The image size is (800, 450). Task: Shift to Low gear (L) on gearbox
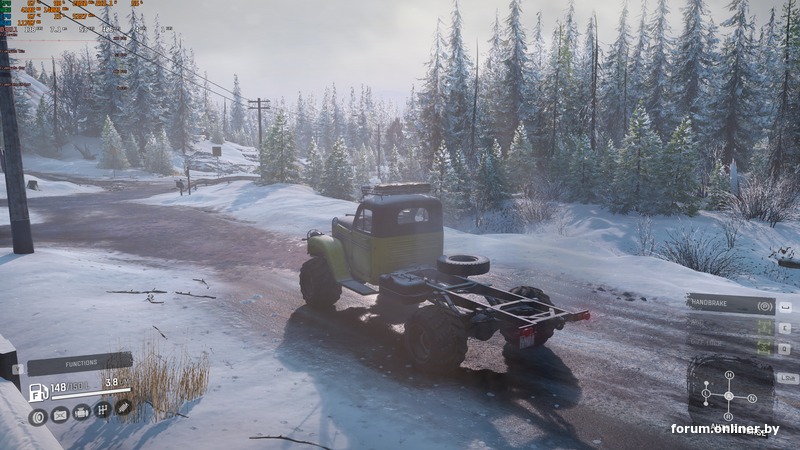706,393
